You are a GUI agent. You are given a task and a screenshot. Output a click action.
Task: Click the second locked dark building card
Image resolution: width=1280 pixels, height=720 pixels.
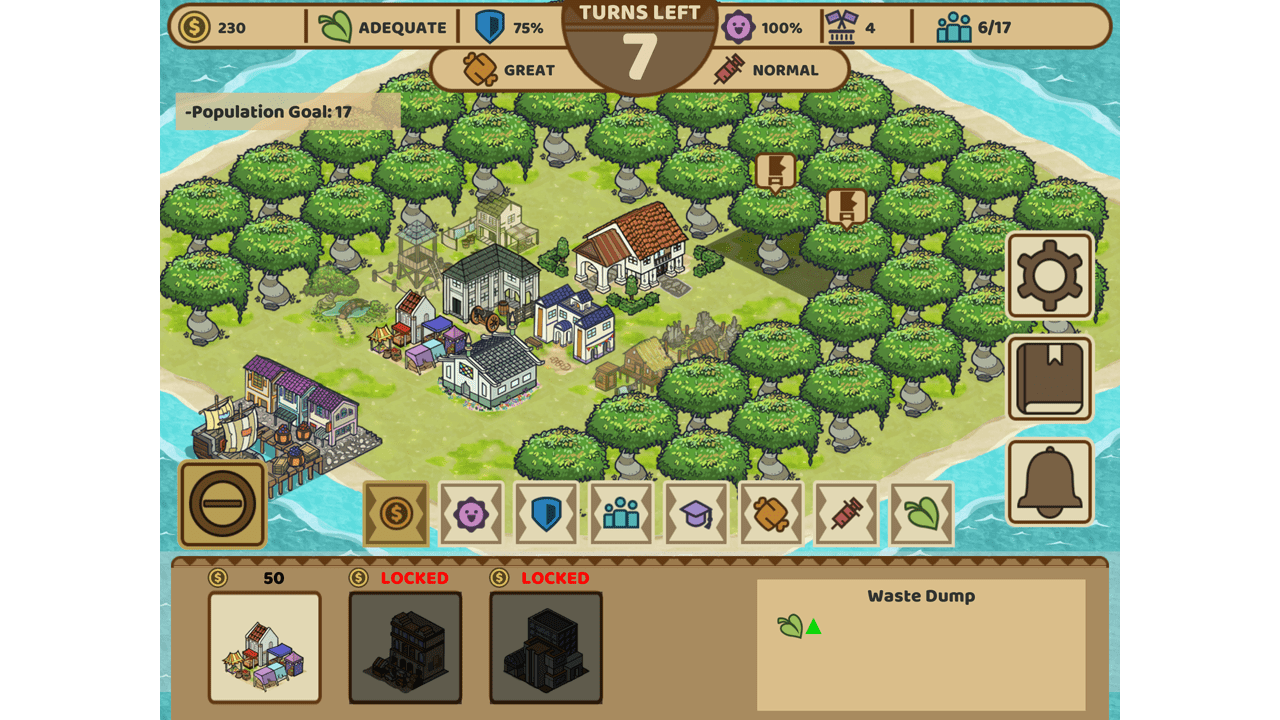tap(546, 647)
